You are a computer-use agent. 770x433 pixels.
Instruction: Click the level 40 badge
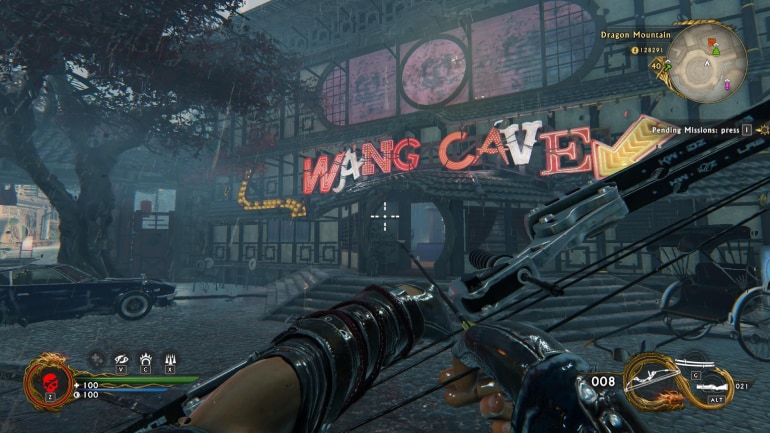click(655, 65)
